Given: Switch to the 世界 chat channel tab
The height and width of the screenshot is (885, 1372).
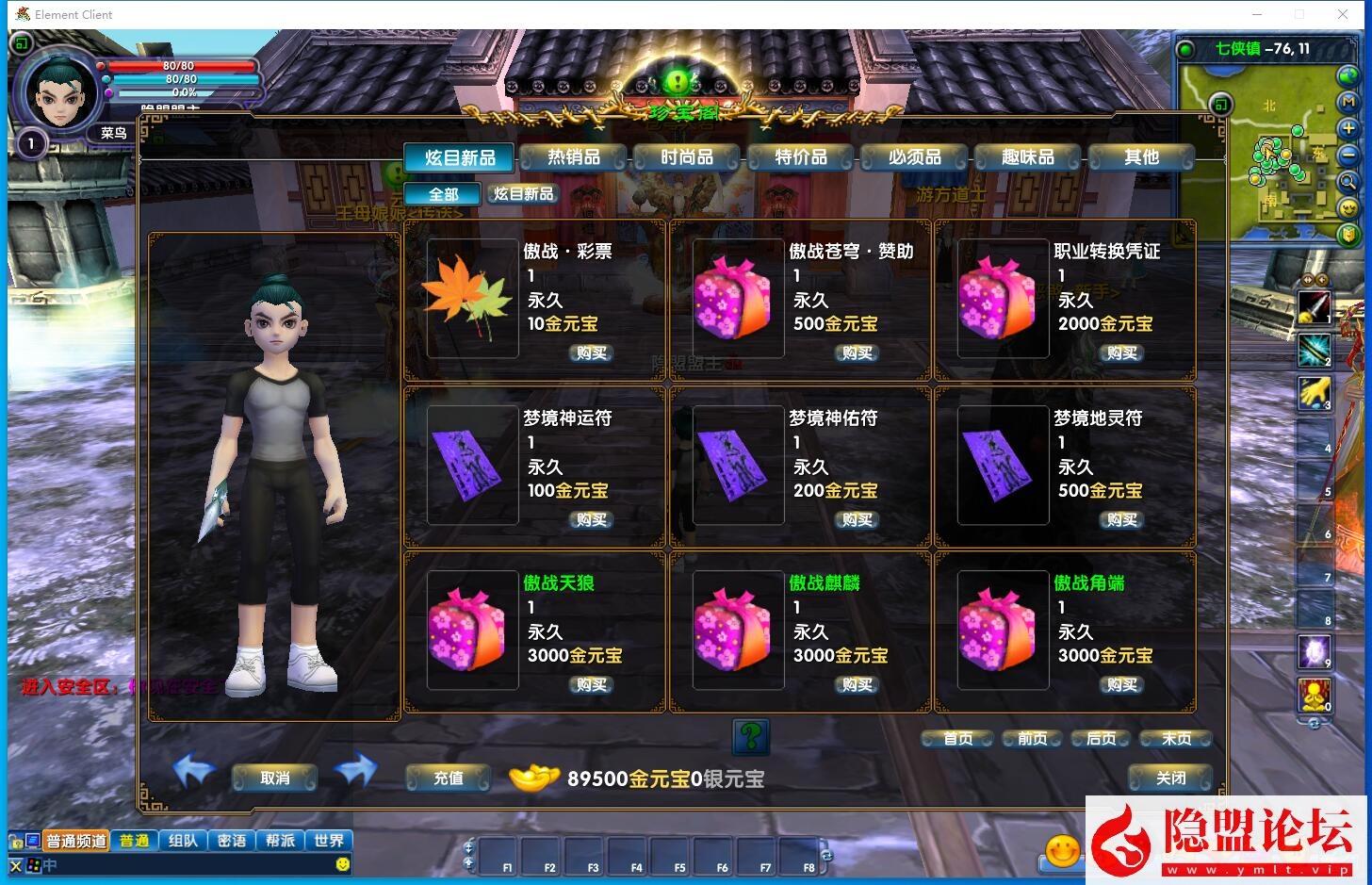Looking at the screenshot, I should click(x=329, y=840).
